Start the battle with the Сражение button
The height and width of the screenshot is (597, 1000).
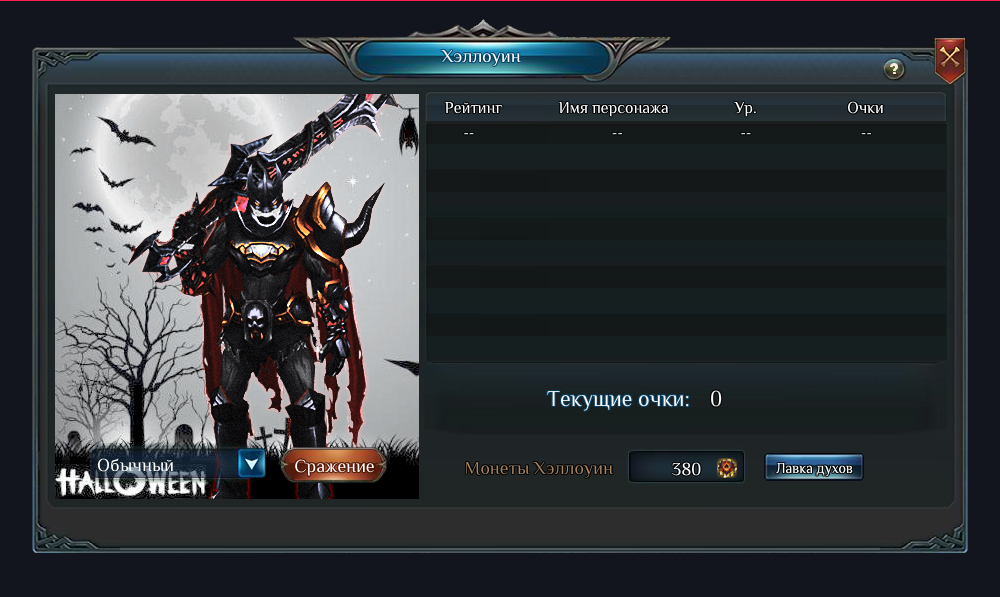pos(334,466)
